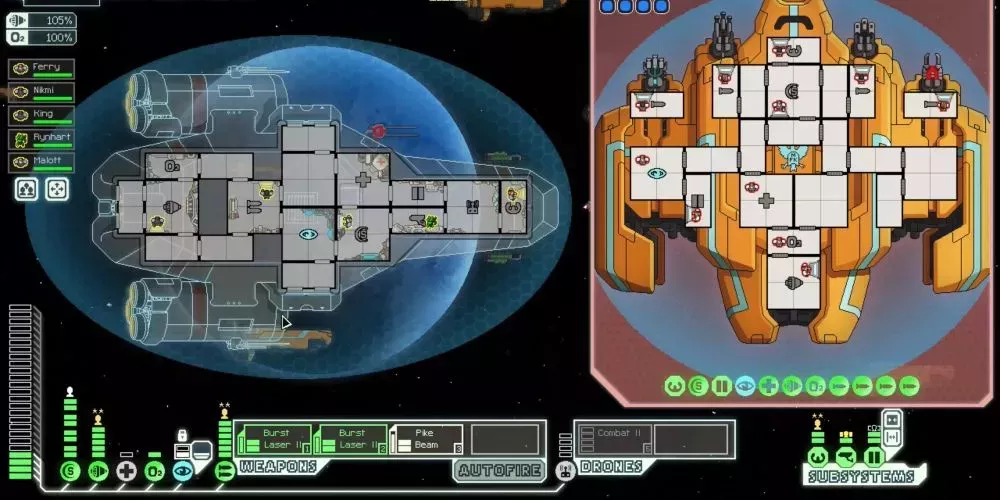Select the first Burst Laser II weapon
1000x500 pixels.
click(273, 439)
